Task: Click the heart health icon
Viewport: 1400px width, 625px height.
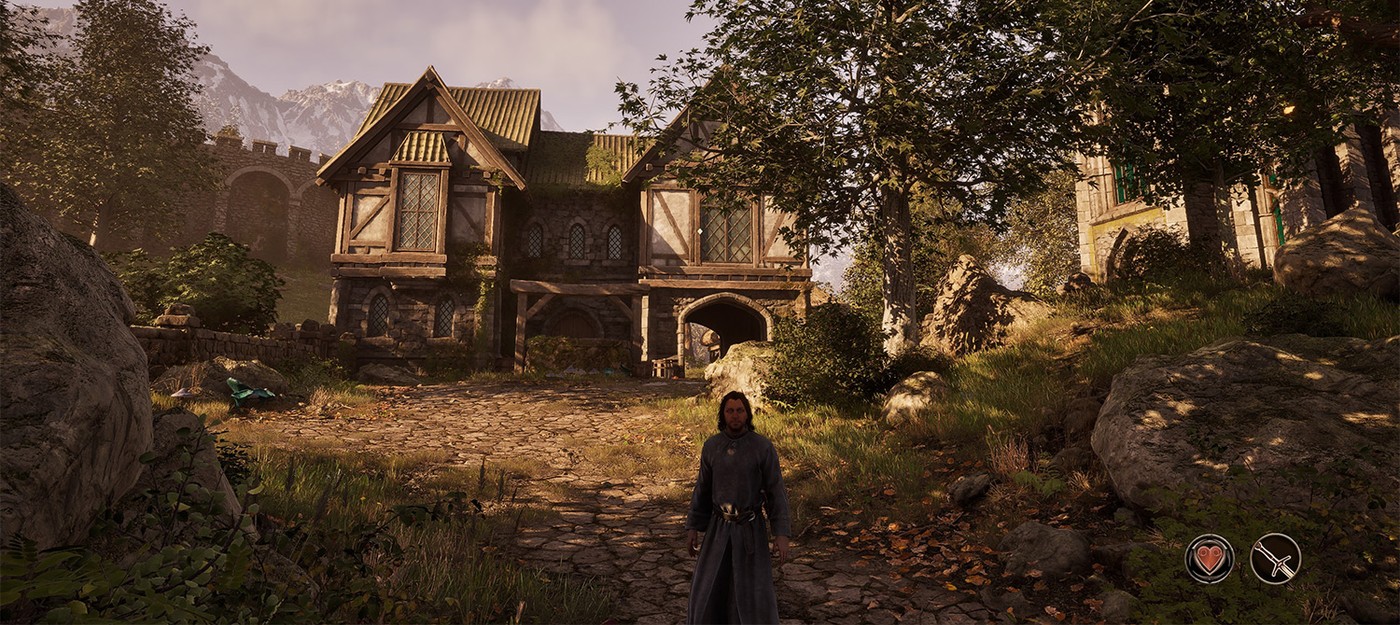Action: tap(1209, 558)
